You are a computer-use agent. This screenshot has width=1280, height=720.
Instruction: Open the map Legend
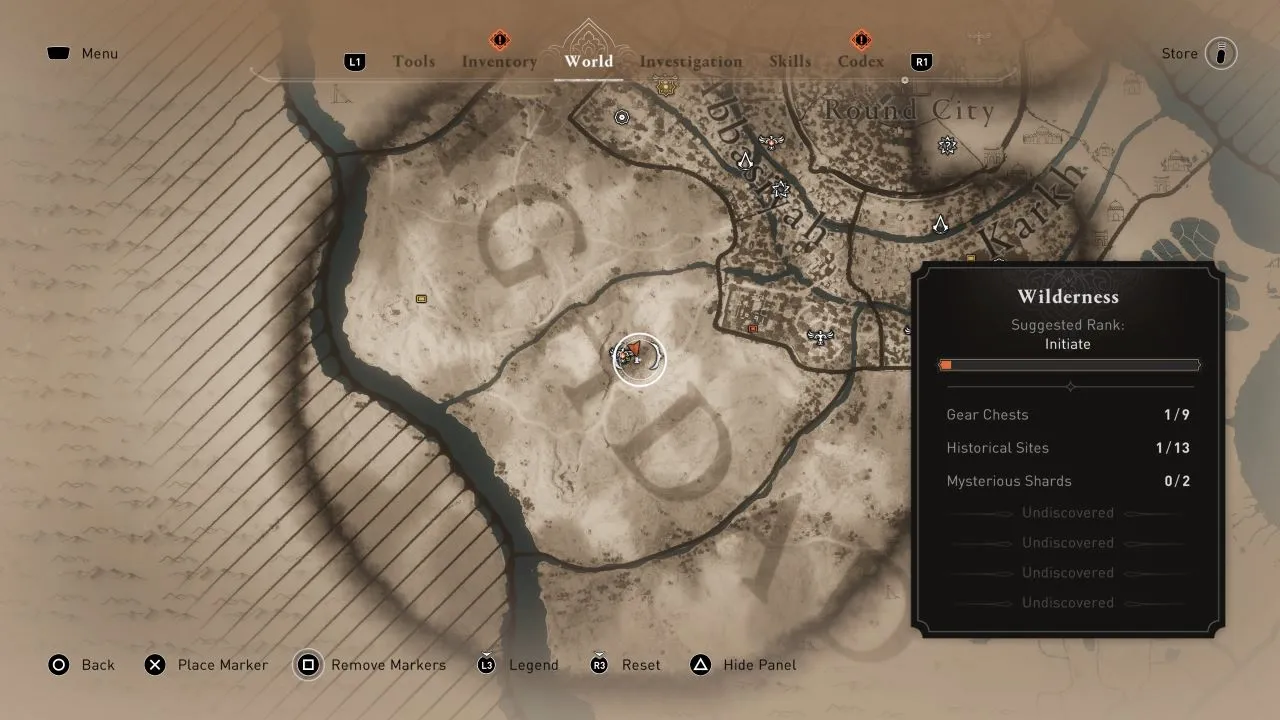(518, 665)
